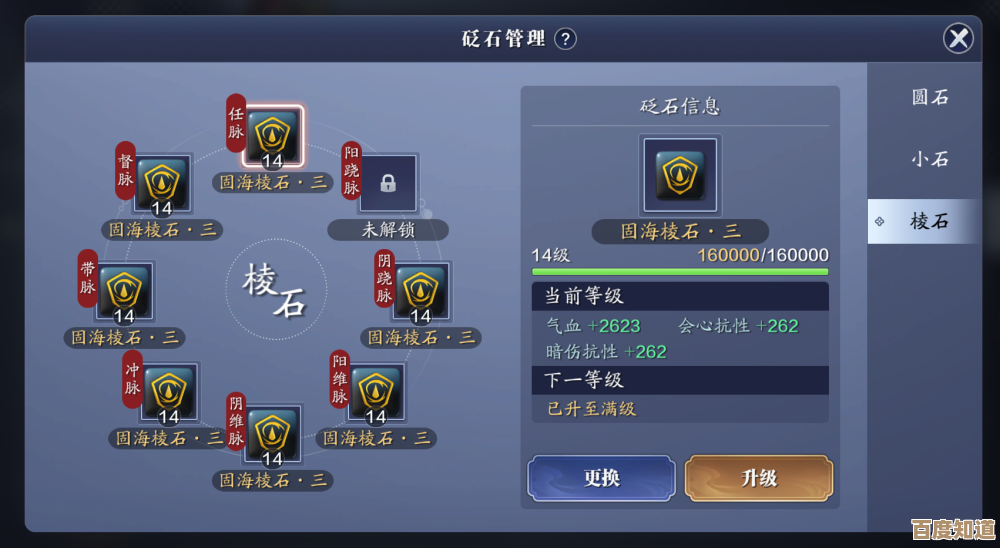Click the stone icon in 砭石信息 panel
1000x548 pixels.
680,175
